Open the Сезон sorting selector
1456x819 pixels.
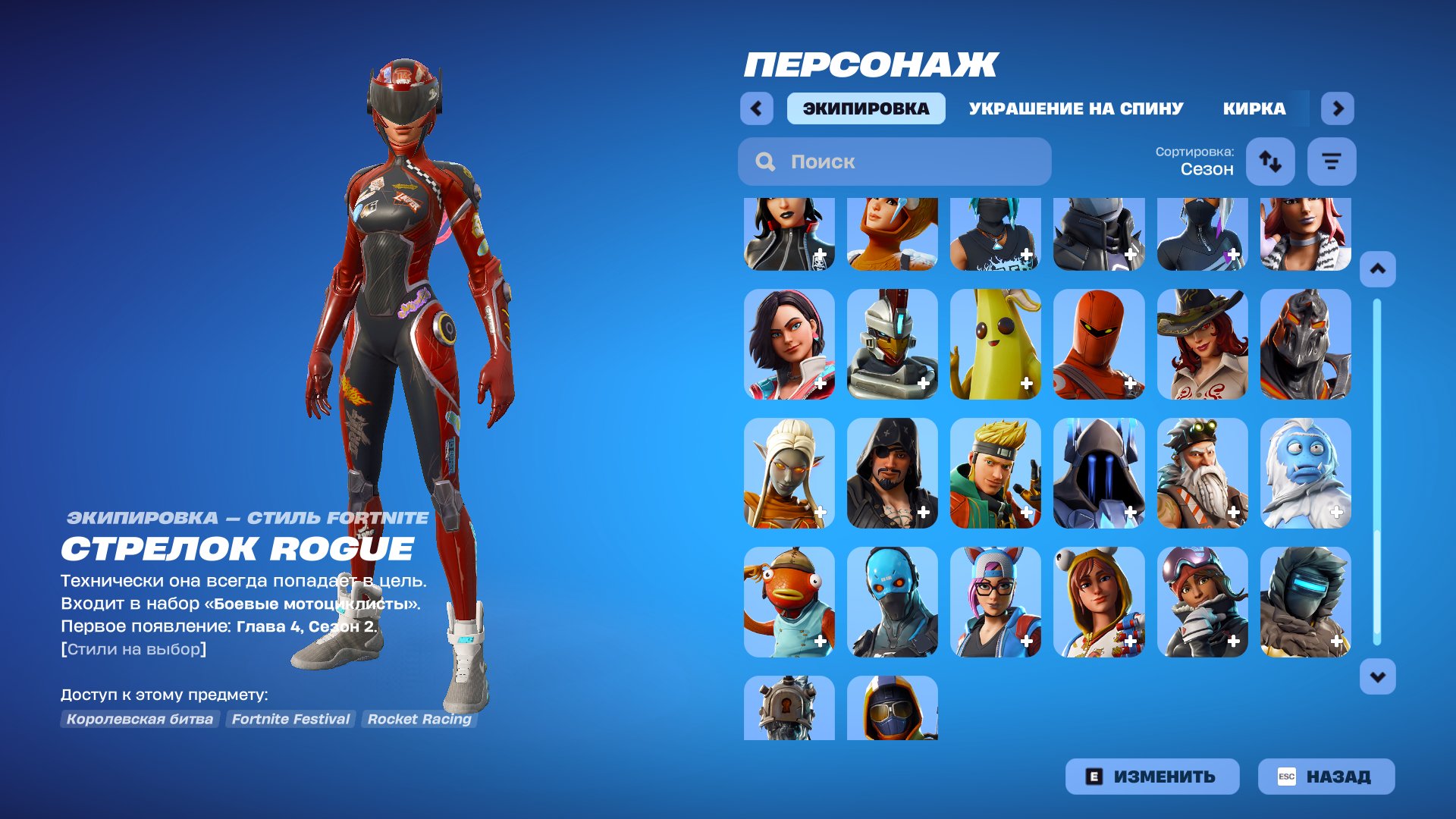(1207, 168)
